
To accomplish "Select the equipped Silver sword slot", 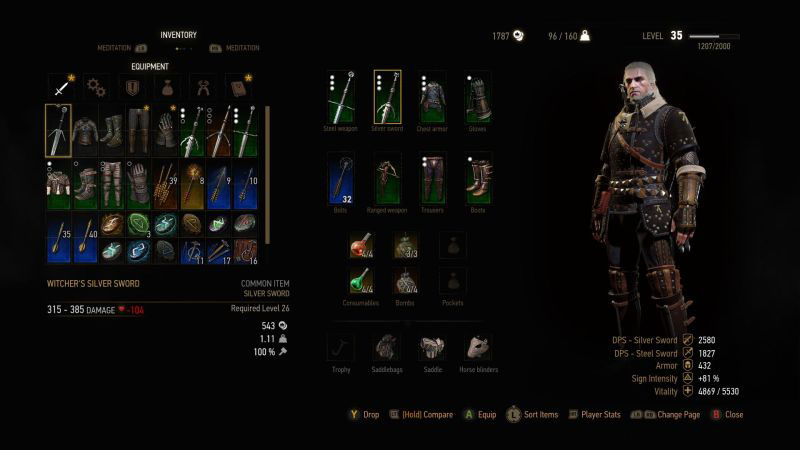I will 387,97.
